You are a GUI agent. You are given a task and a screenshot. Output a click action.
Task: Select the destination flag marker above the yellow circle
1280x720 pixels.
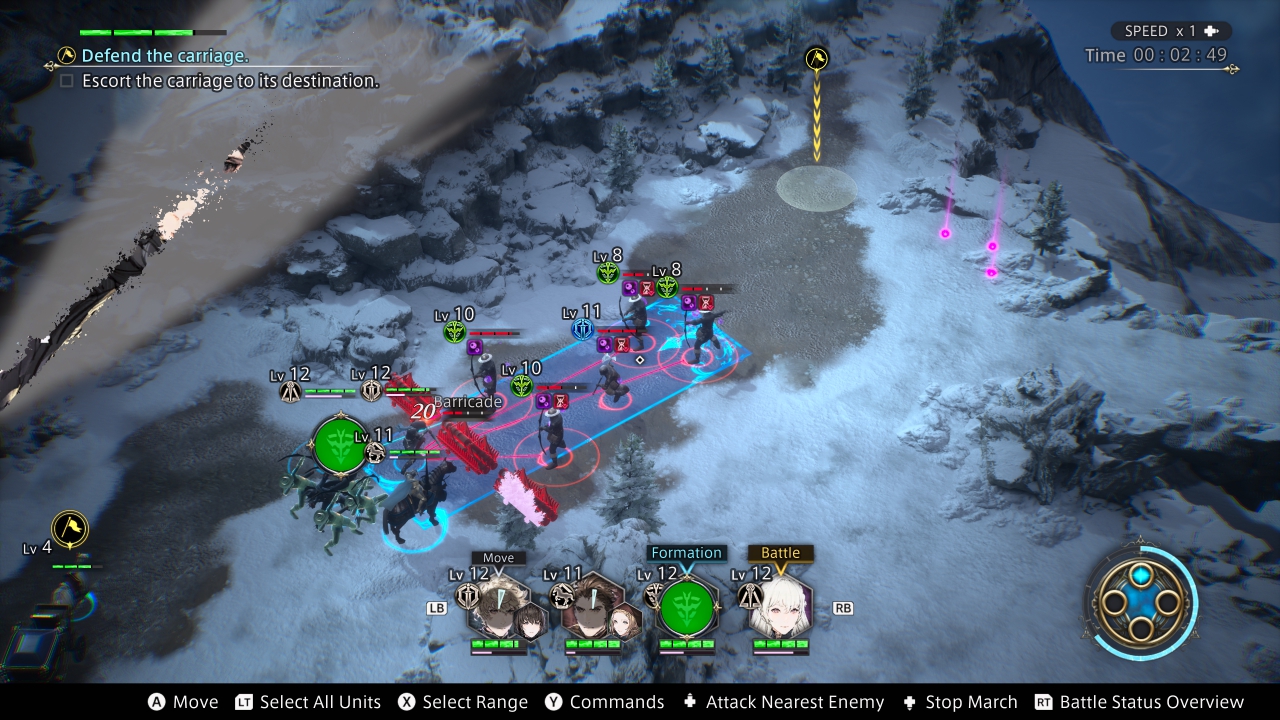817,59
